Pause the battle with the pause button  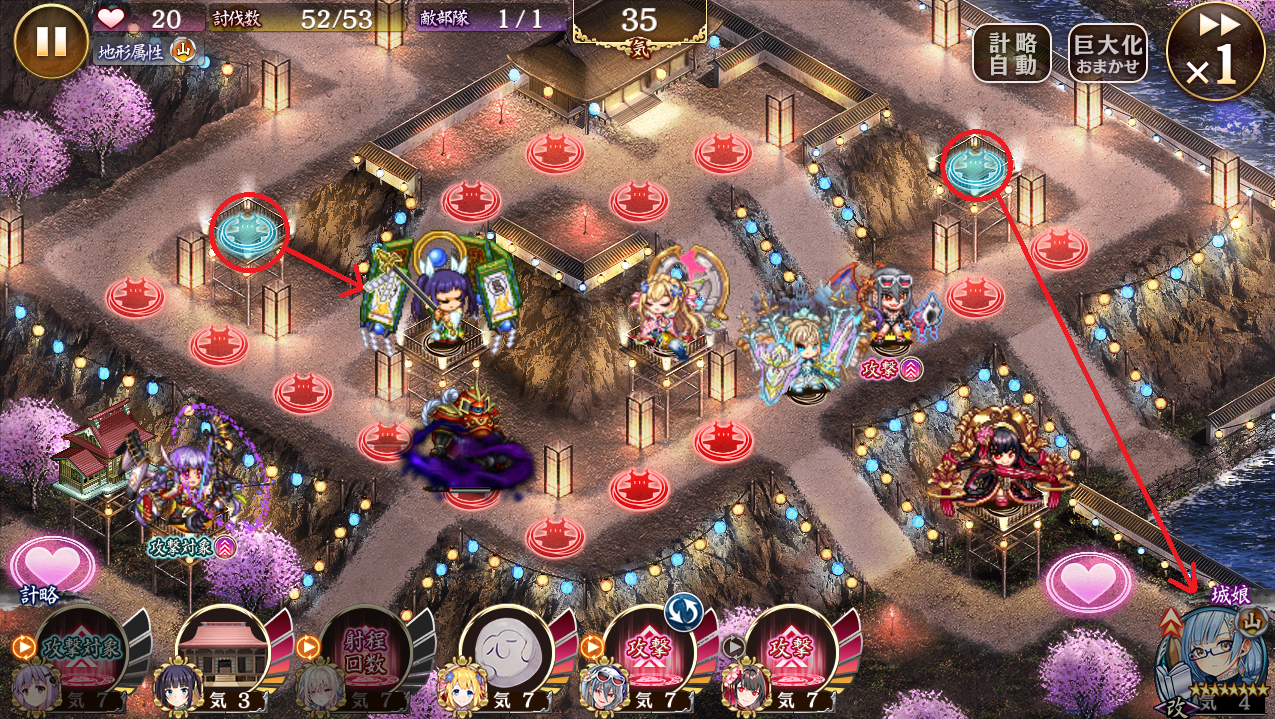[x=51, y=41]
